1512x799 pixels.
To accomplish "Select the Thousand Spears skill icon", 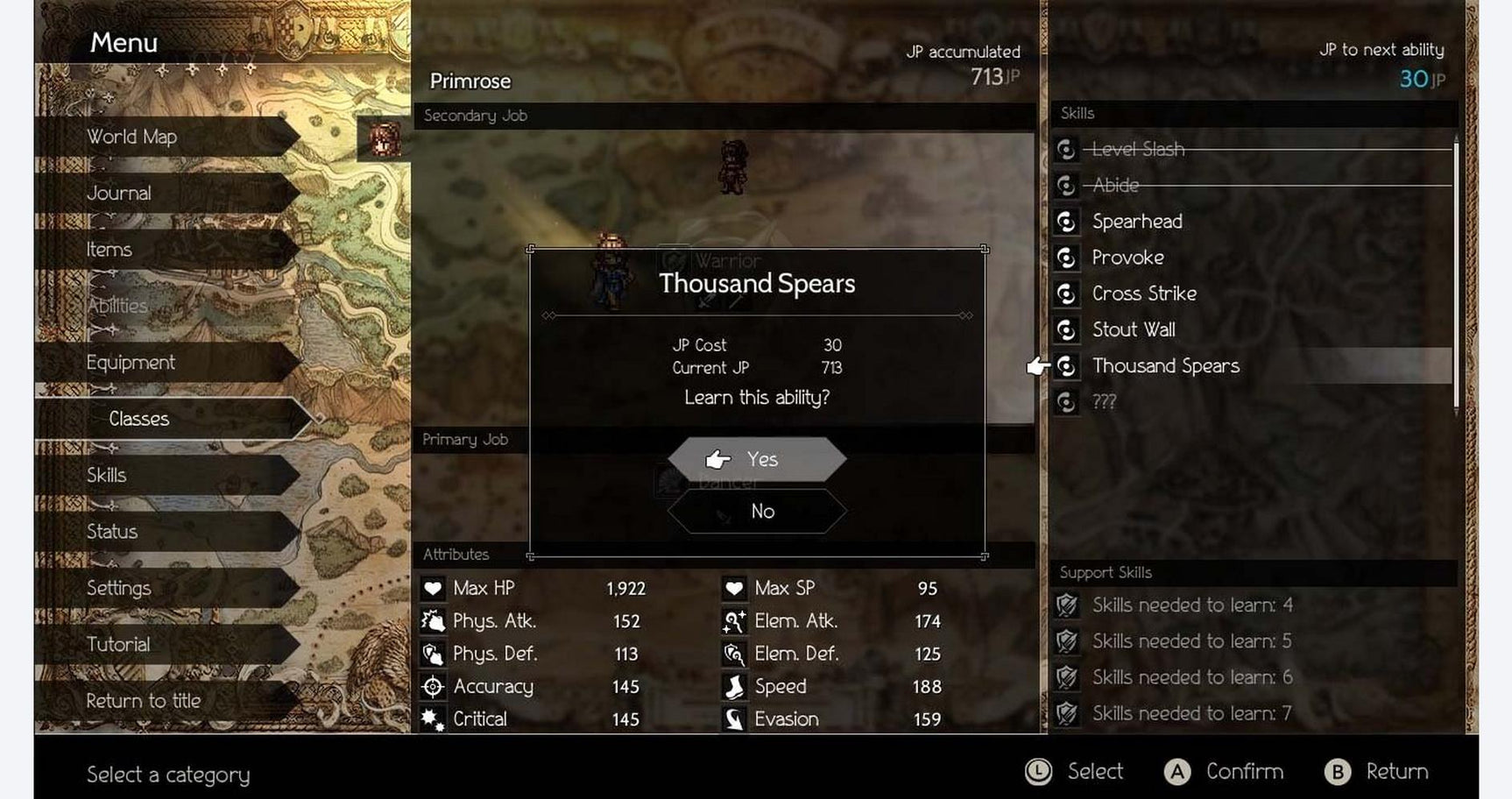I will (x=1066, y=366).
